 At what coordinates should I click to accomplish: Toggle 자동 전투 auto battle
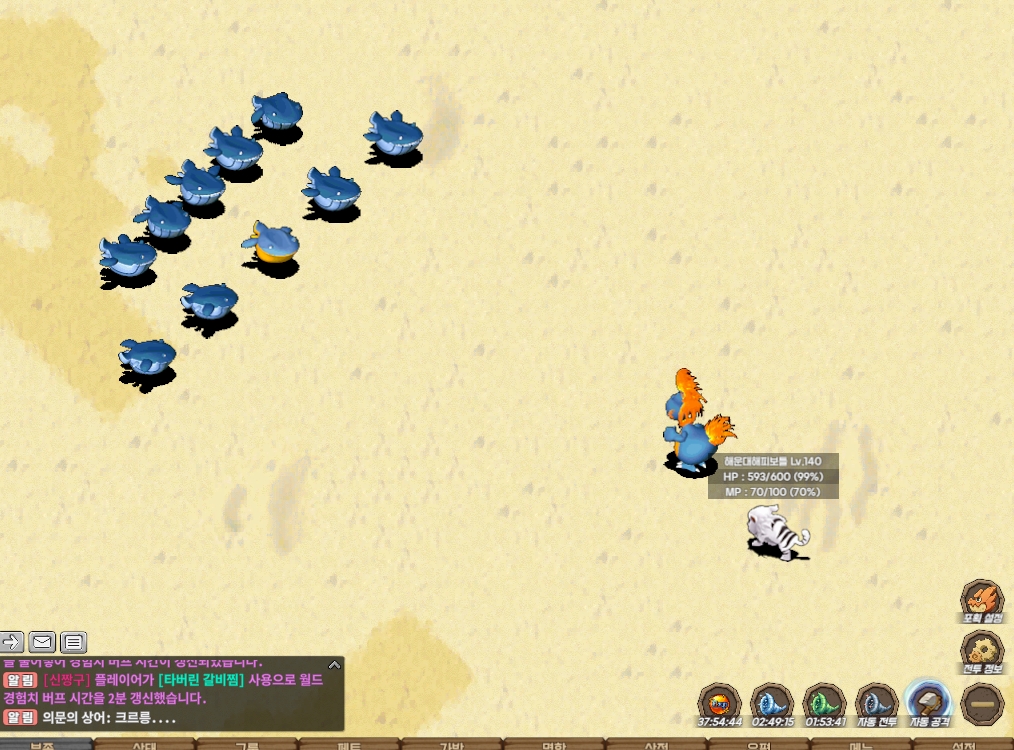click(x=877, y=702)
